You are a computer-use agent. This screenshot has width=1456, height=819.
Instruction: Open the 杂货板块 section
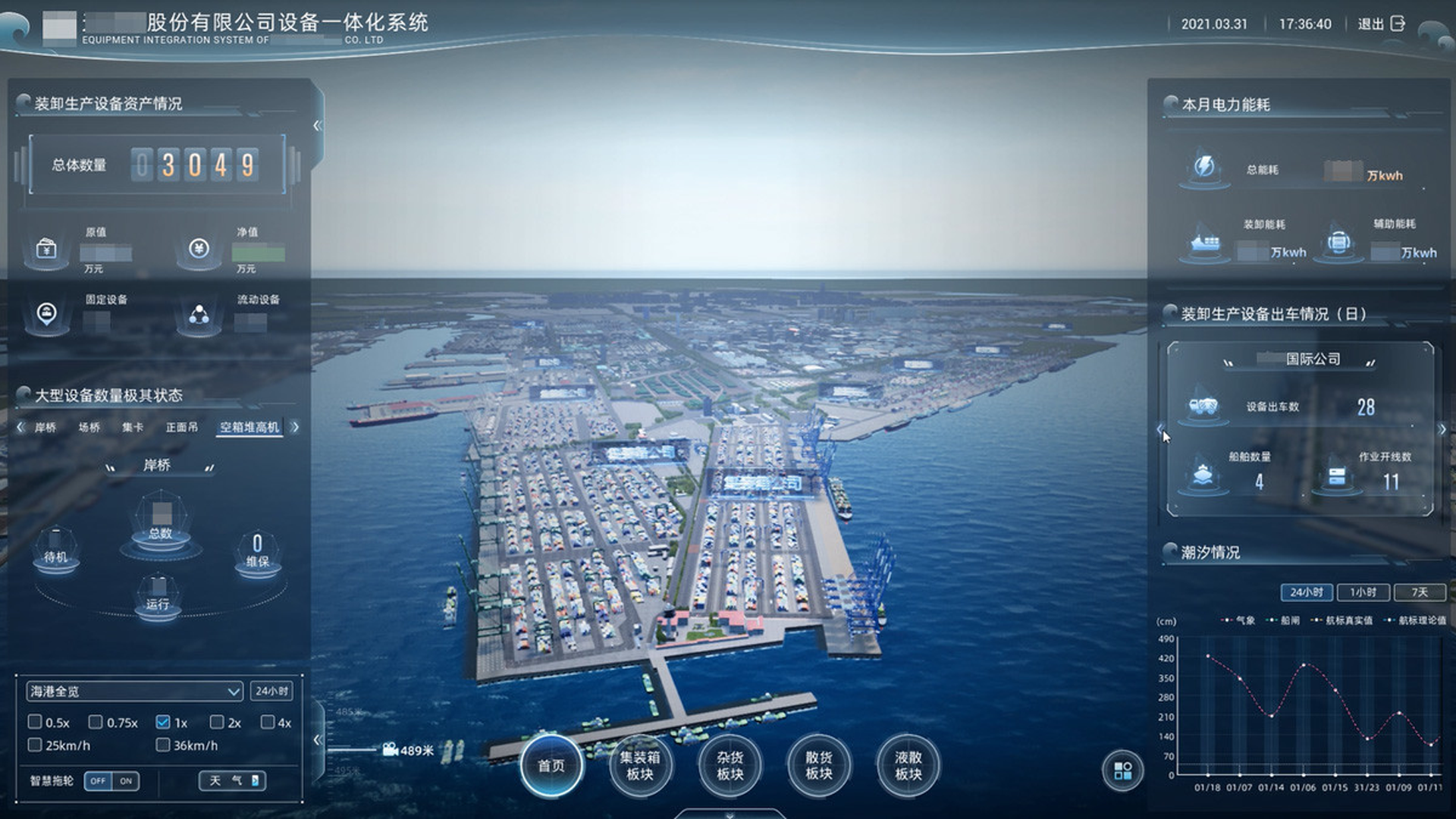(x=730, y=765)
